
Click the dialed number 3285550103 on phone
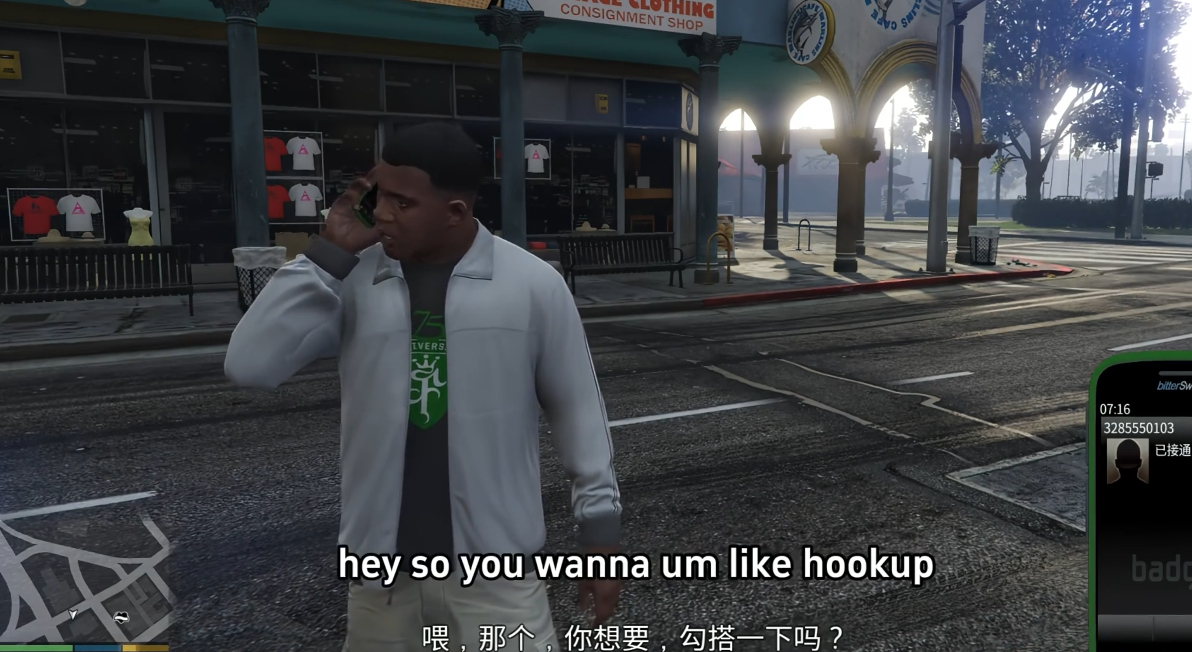pos(1138,428)
